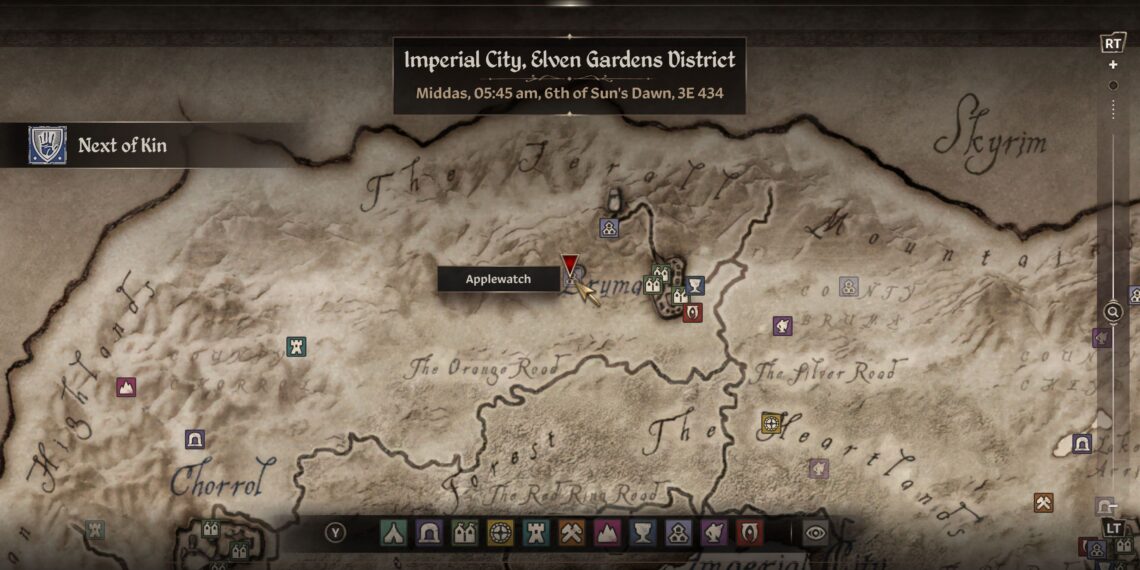Screen dimensions: 1140x570
Task: Toggle the settlement filter in the legend bar
Action: (x=679, y=533)
